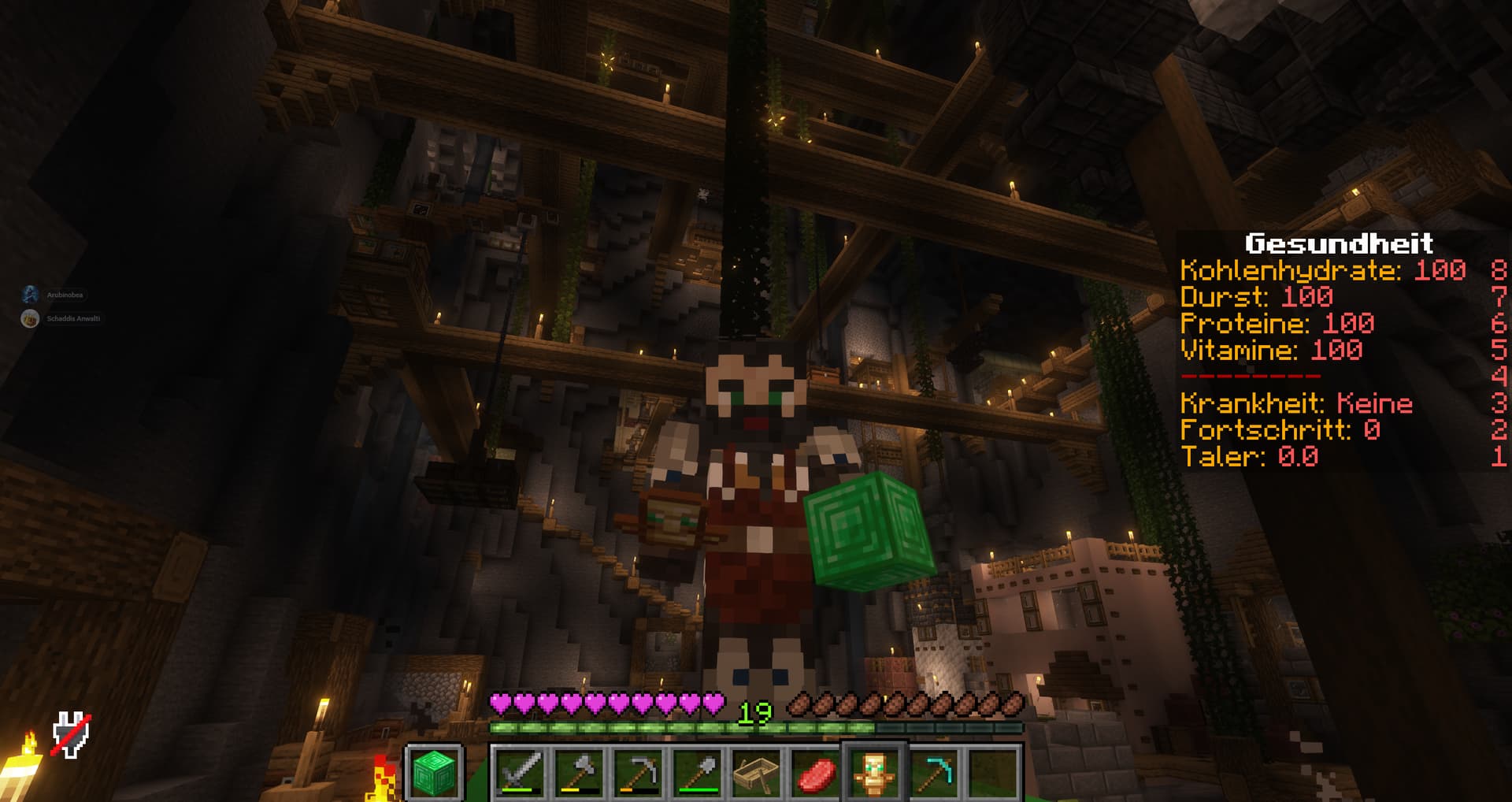Select the stone axe hotbar slot
Screen dimensions: 1512x802
580,772
